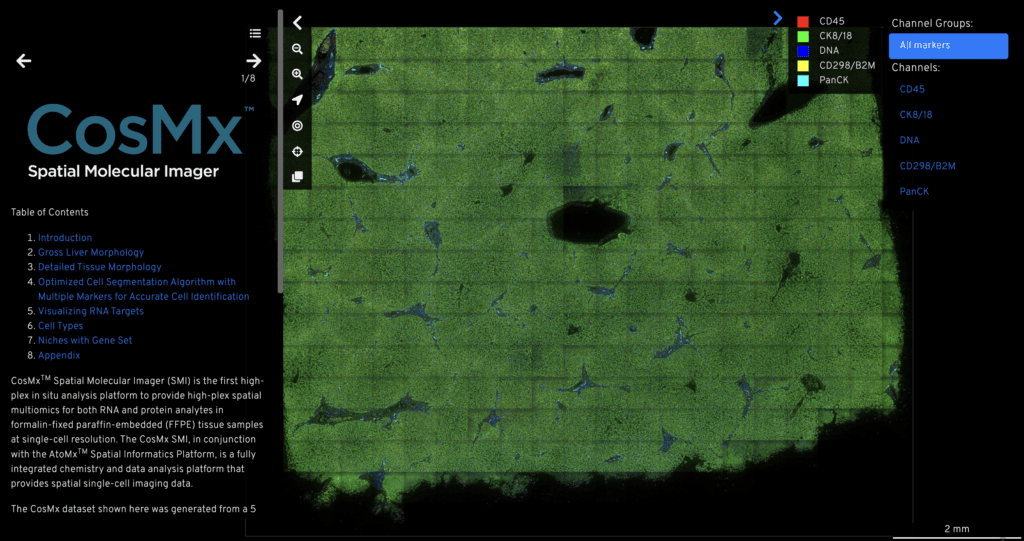Screen dimensions: 1024x541
Task: Click the zoom-out magnifier button
Action: click(297, 49)
